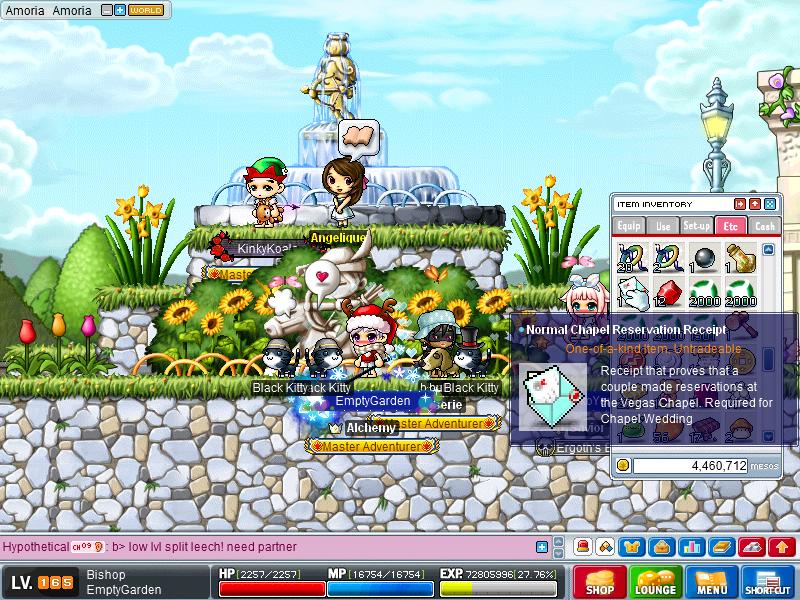This screenshot has height=600, width=800.
Task: Select the Chapel Reservation Receipt slot
Action: click(x=631, y=293)
